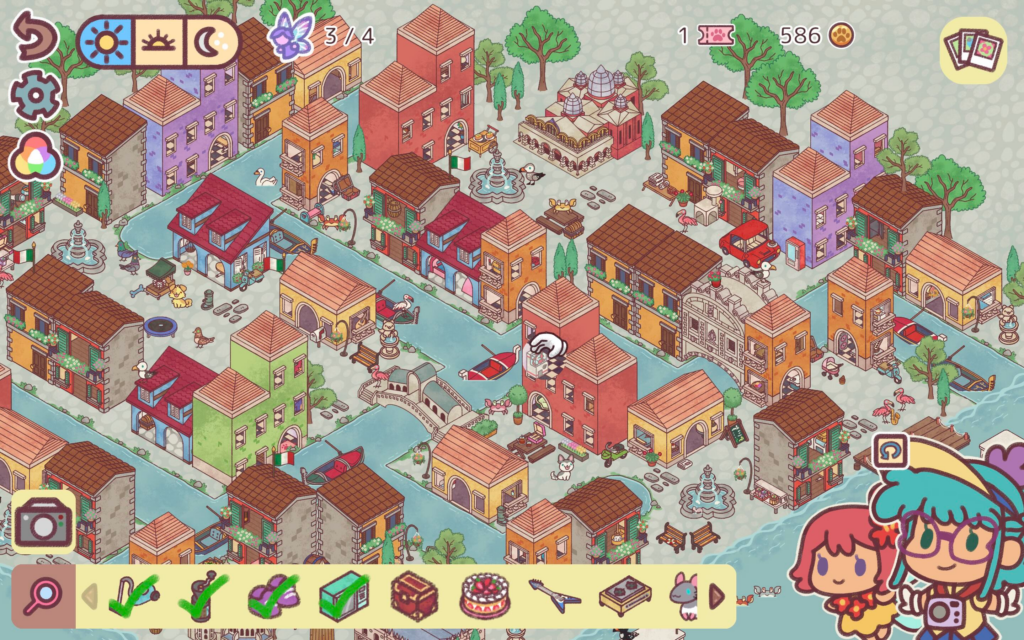Viewport: 1024px width, 640px height.
Task: Select the electric guitar item
Action: [x=553, y=597]
